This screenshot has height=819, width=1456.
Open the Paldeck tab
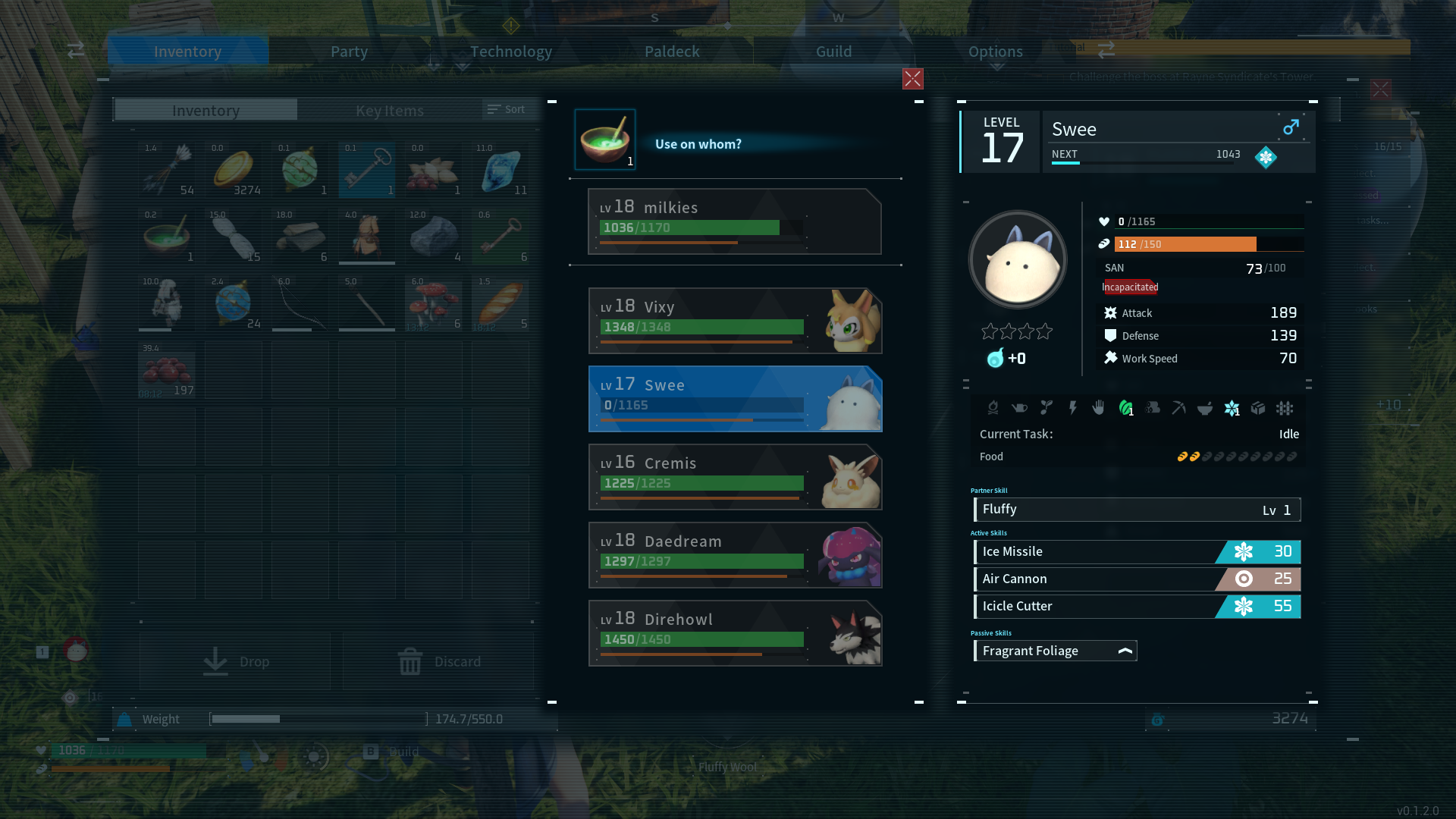tap(672, 52)
